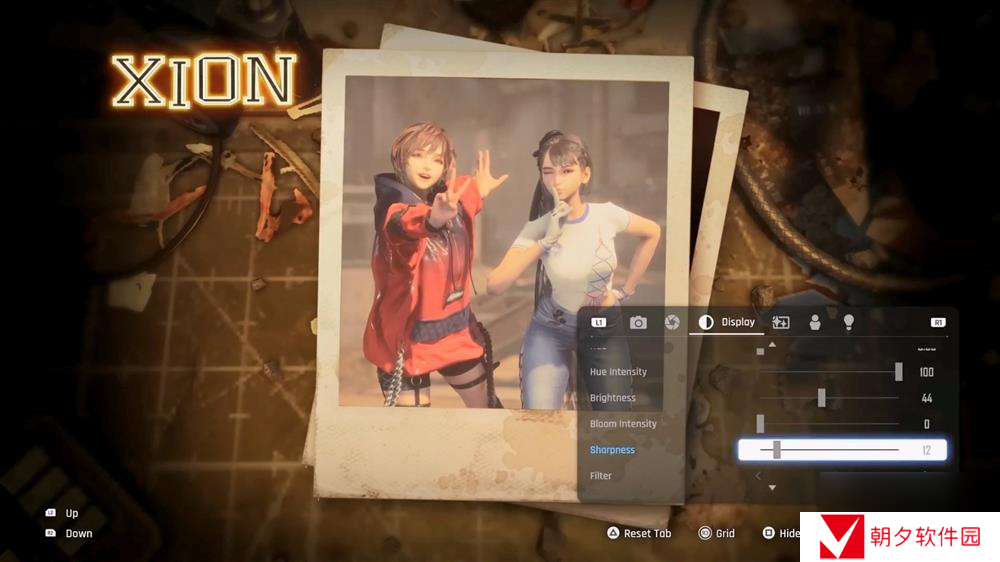Open the sparkle frame effects tab
This screenshot has width=1000, height=562.
point(781,322)
